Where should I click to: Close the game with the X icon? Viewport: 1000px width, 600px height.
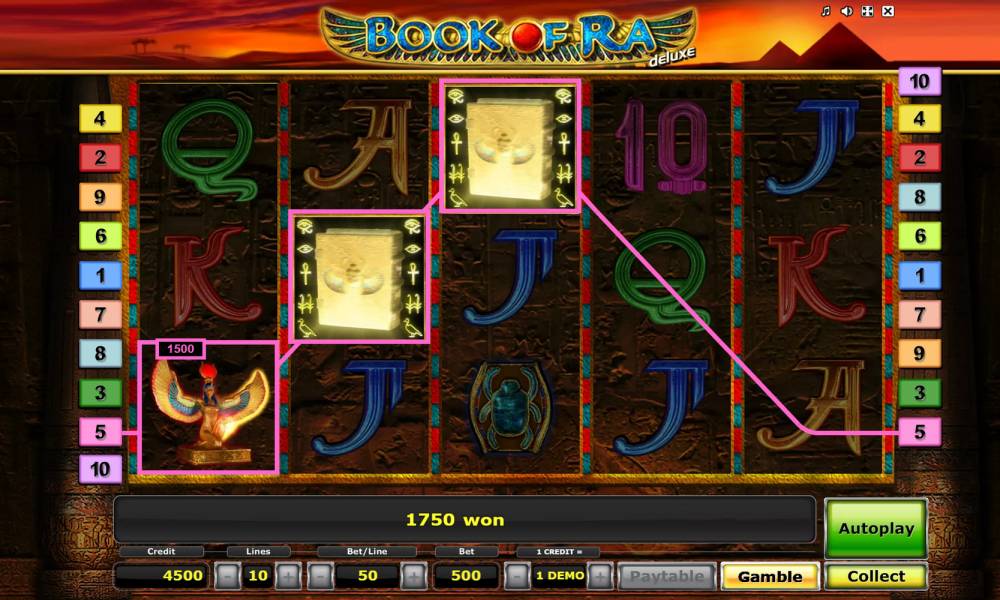pyautogui.click(x=888, y=11)
